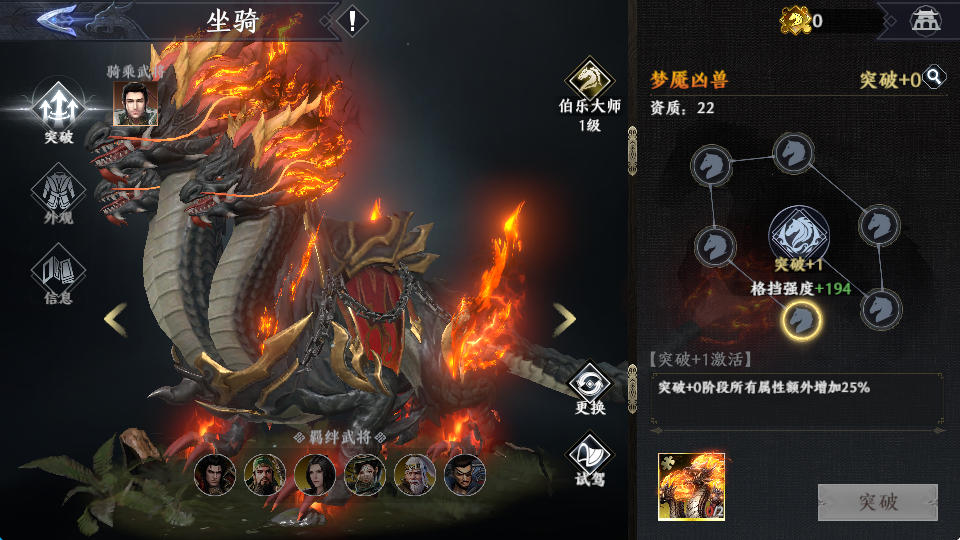
Task: Return home via the pavilion icon
Action: [x=925, y=20]
